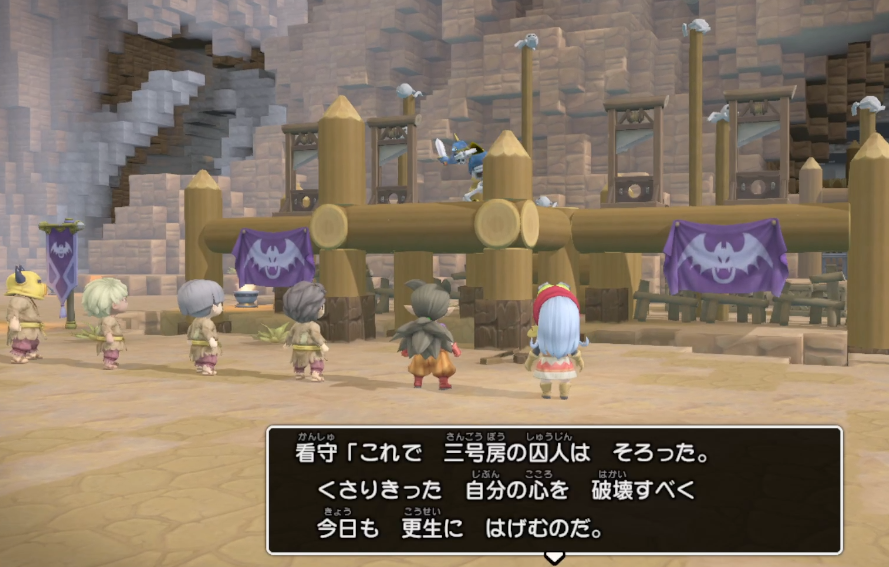Image resolution: width=889 pixels, height=567 pixels.
Task: Advance the dialogue with the white continue arrow
Action: pos(554,557)
